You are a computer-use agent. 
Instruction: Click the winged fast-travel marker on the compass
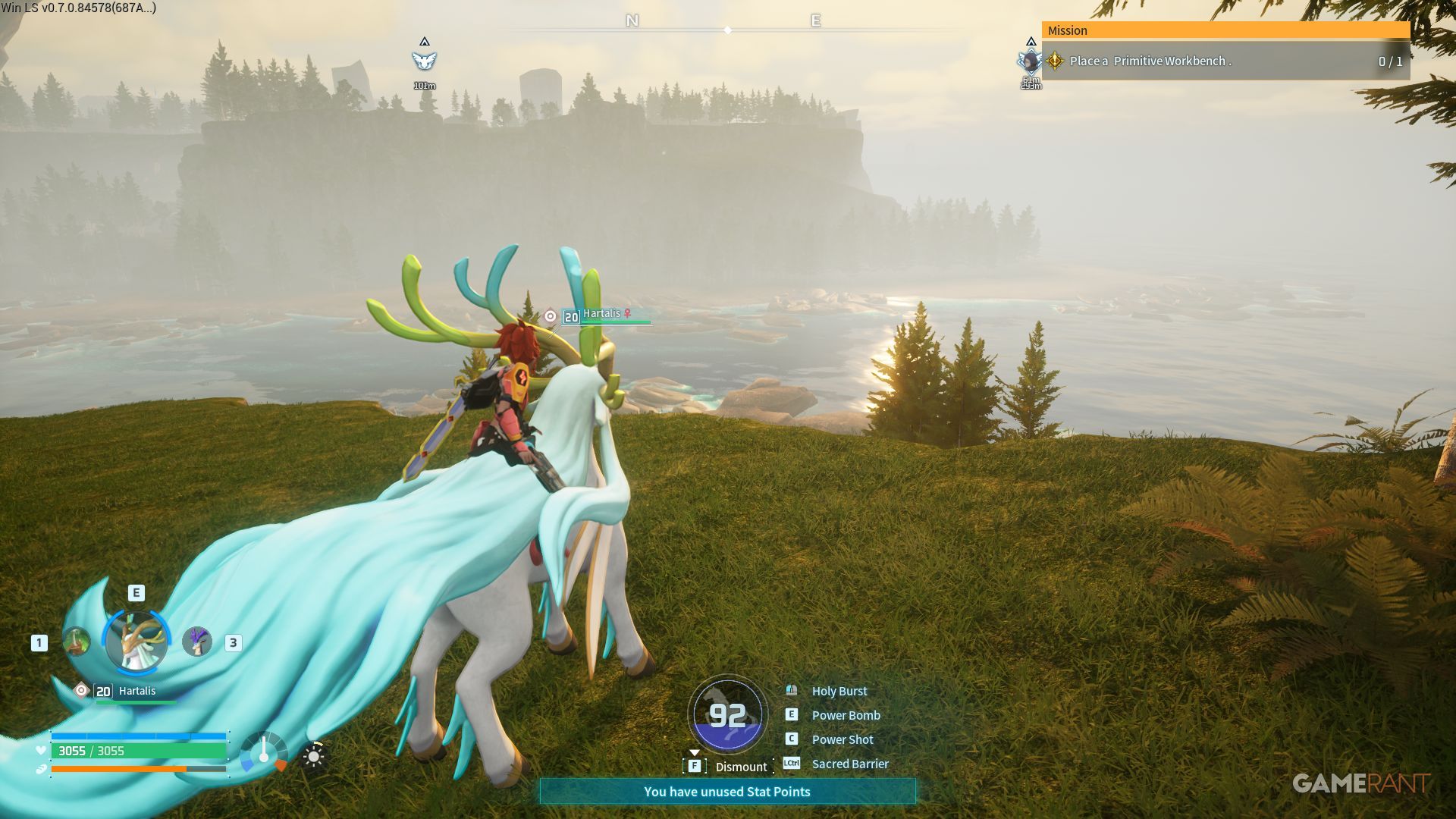[x=425, y=60]
